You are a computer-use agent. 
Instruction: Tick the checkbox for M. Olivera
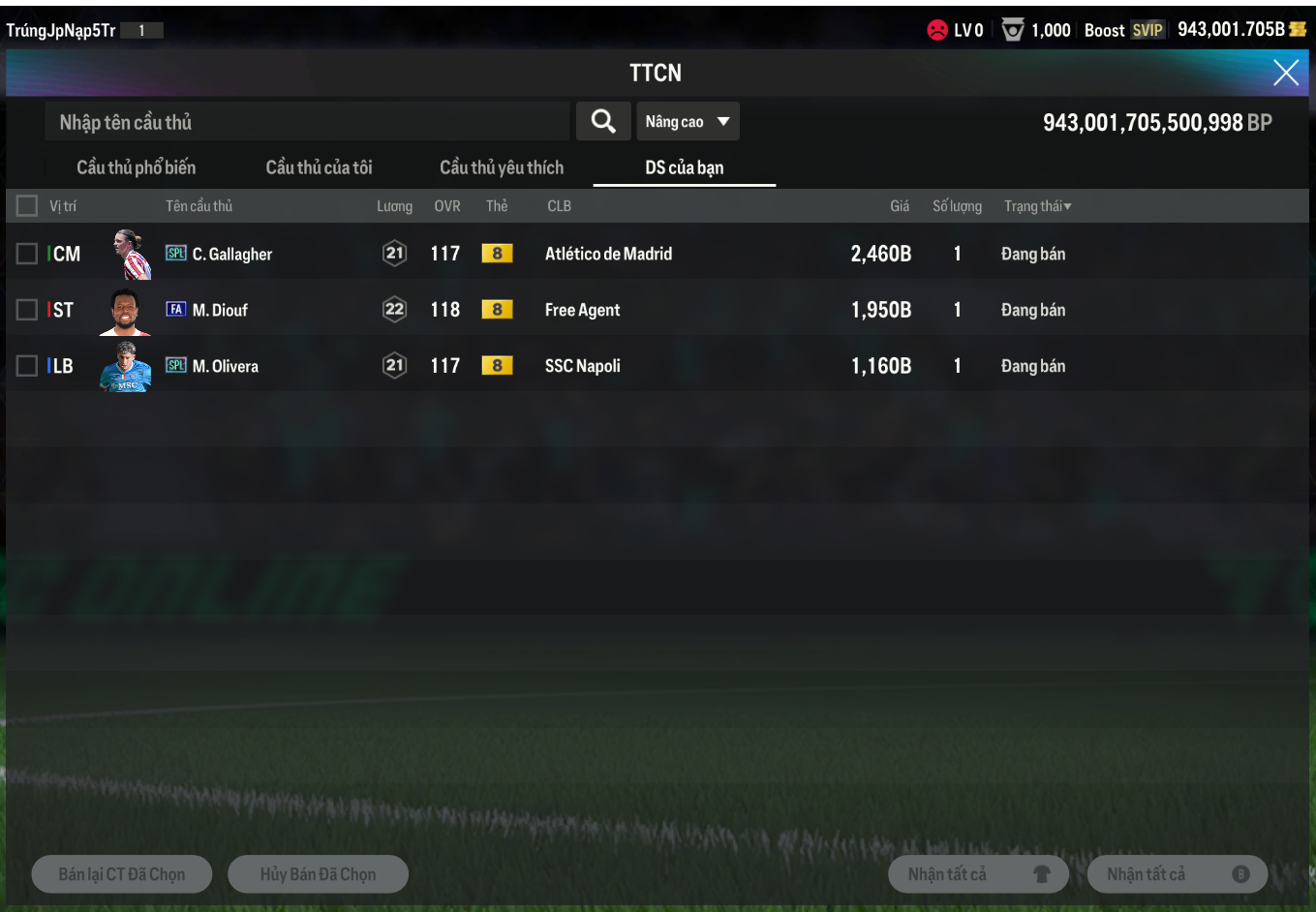(x=27, y=366)
